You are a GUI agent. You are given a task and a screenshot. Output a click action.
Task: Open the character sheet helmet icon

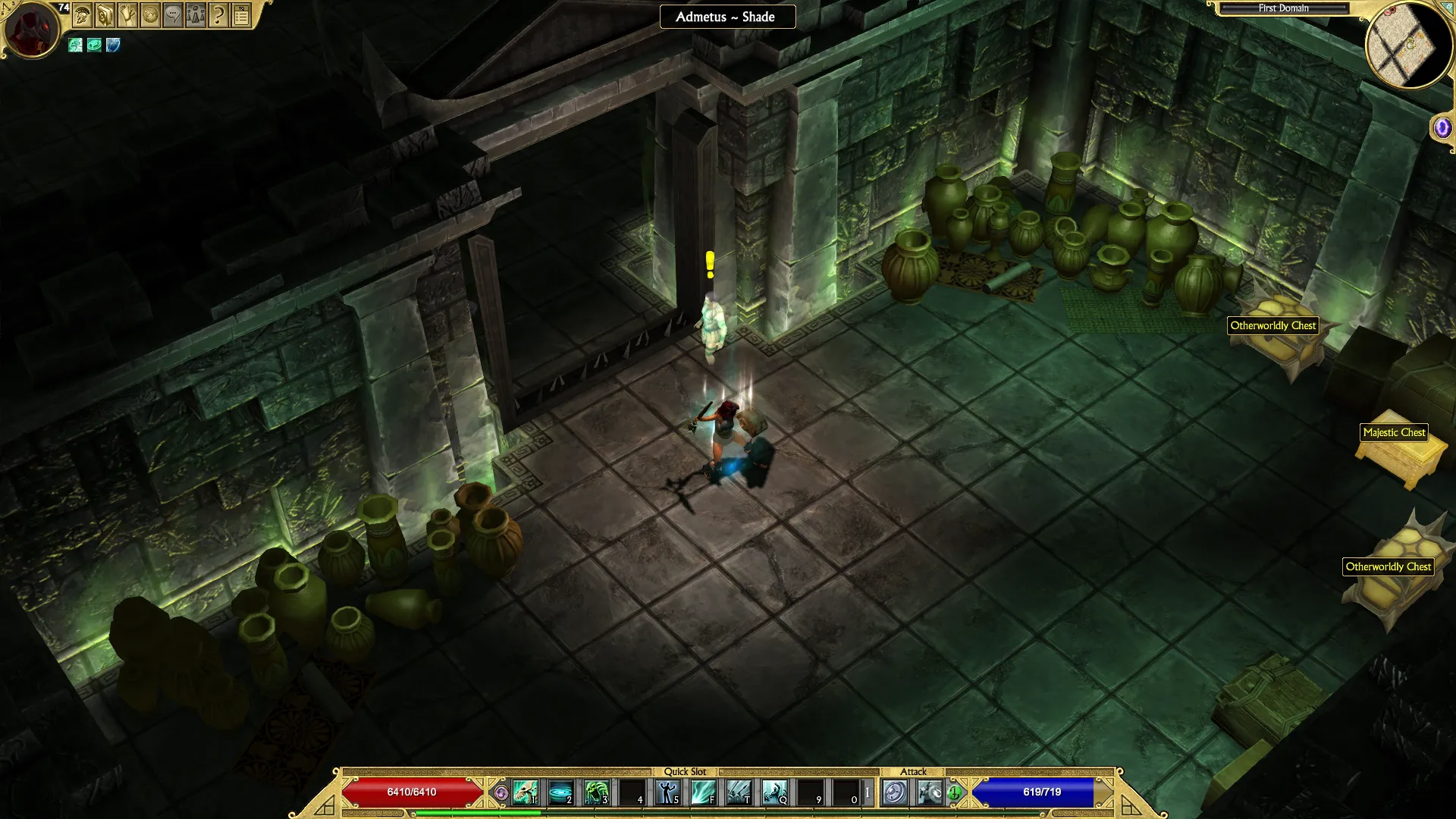click(x=83, y=15)
